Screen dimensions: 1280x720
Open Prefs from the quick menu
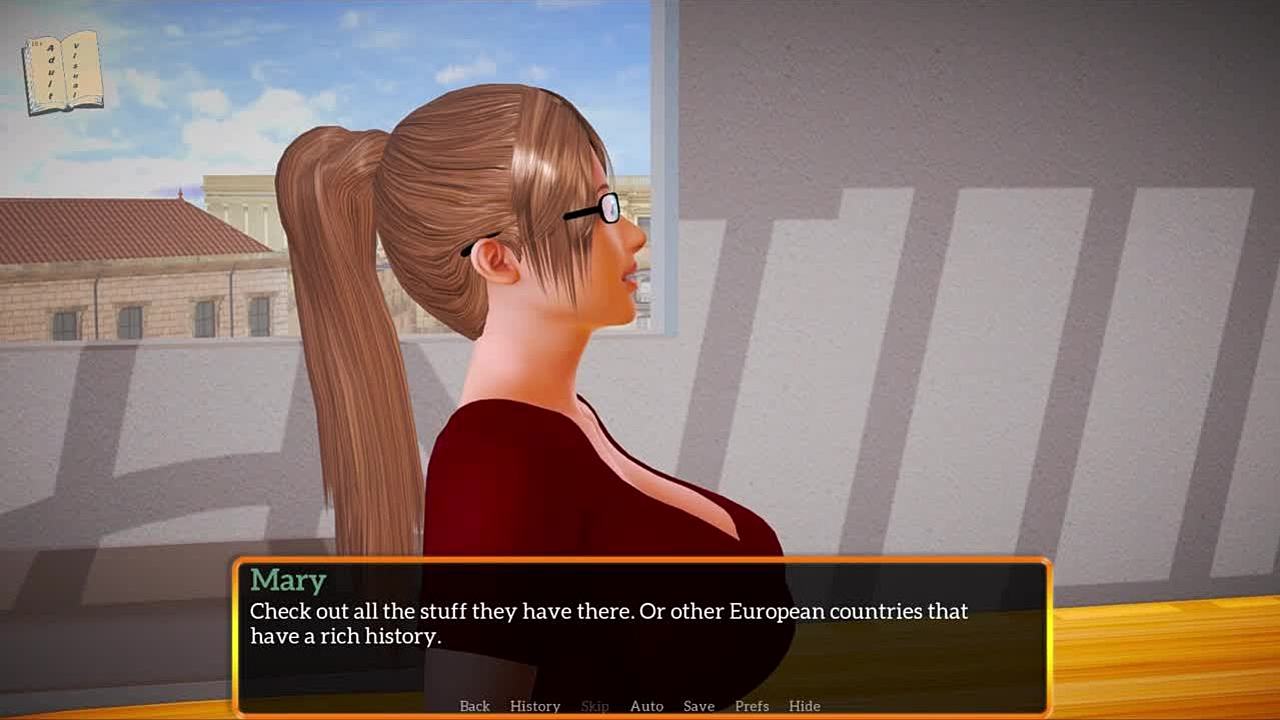[752, 706]
